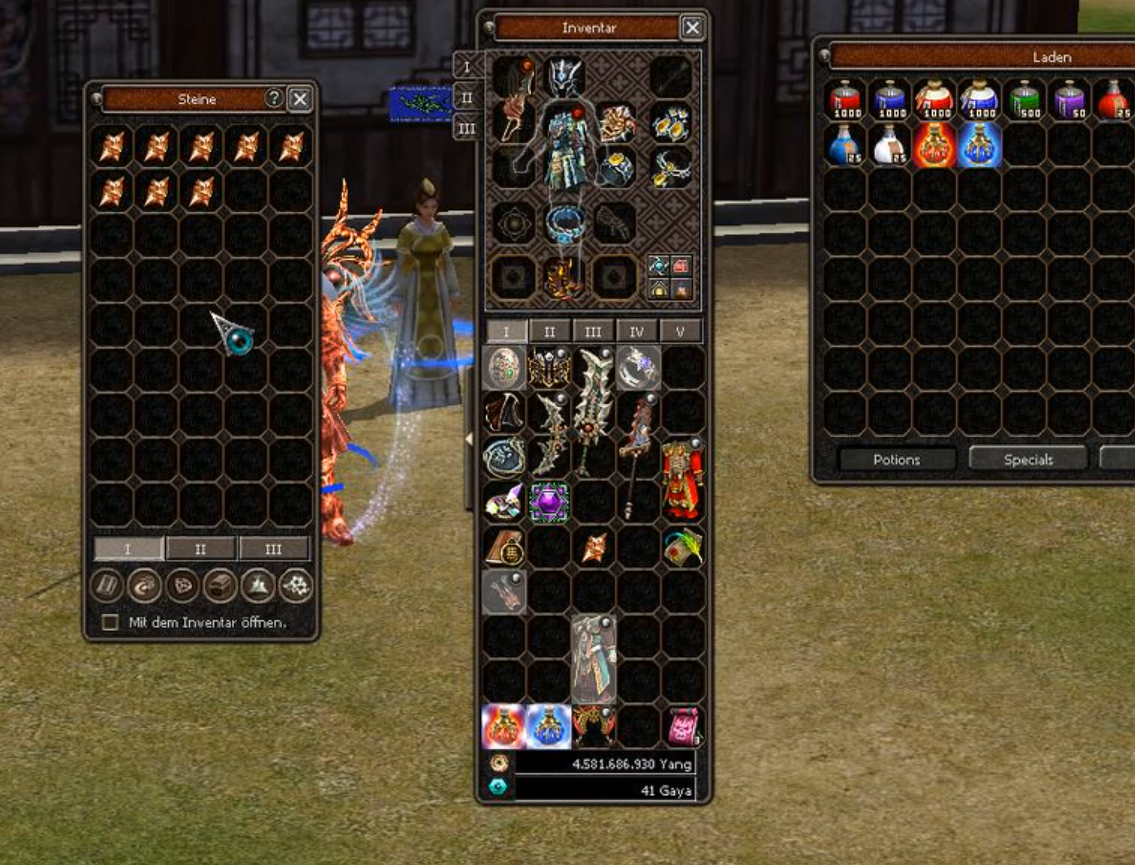Select the books category icon in Steine window

coord(106,586)
